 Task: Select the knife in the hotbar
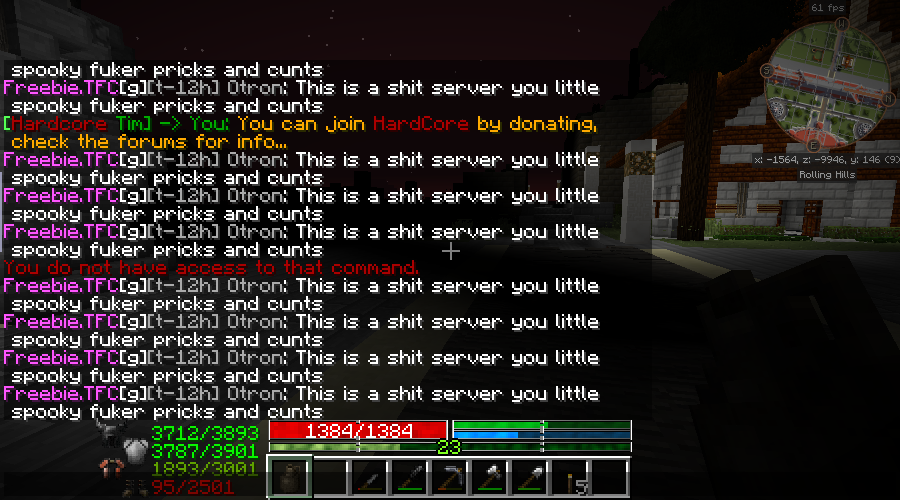(369, 478)
